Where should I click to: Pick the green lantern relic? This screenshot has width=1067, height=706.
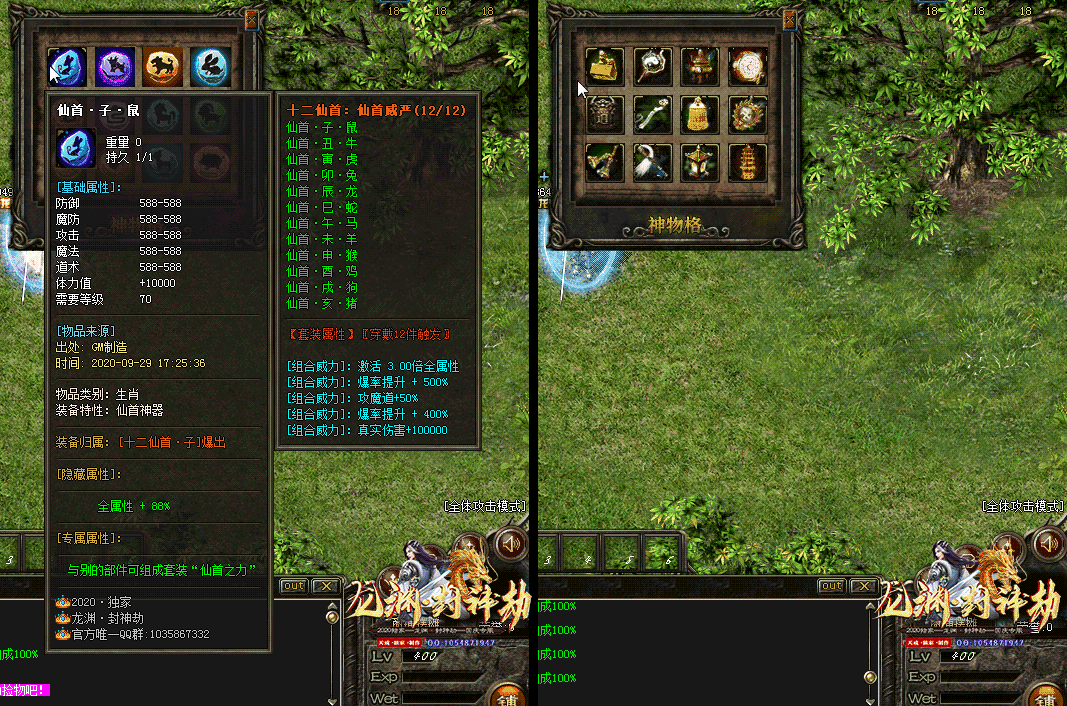[x=700, y=161]
